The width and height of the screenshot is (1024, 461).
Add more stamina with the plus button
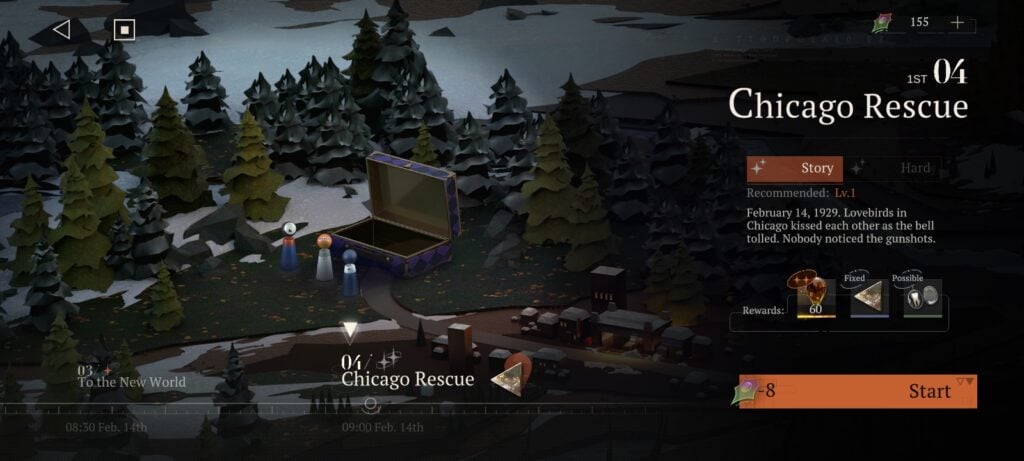957,22
